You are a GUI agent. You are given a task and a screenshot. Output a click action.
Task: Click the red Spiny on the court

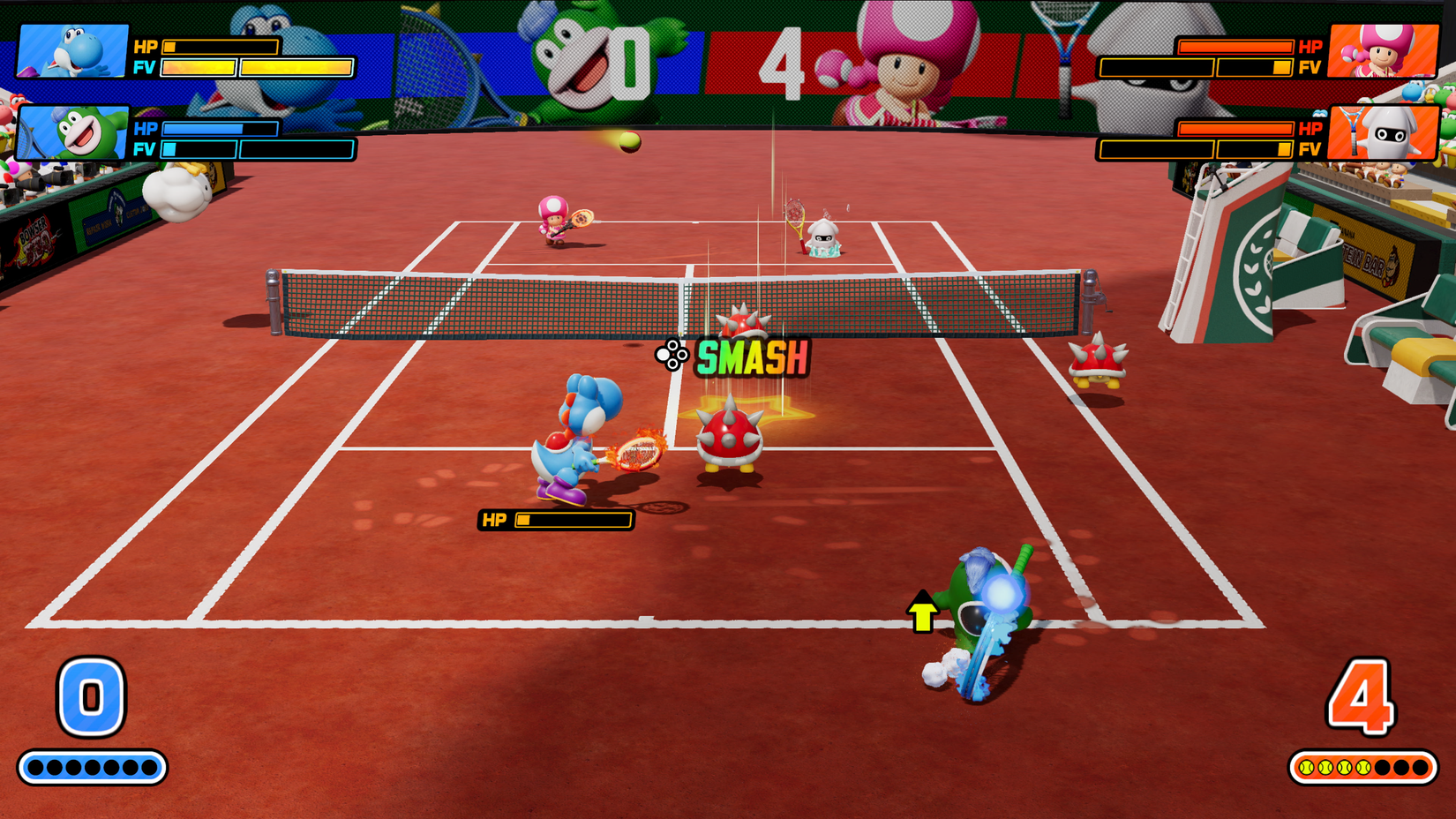pos(728,439)
